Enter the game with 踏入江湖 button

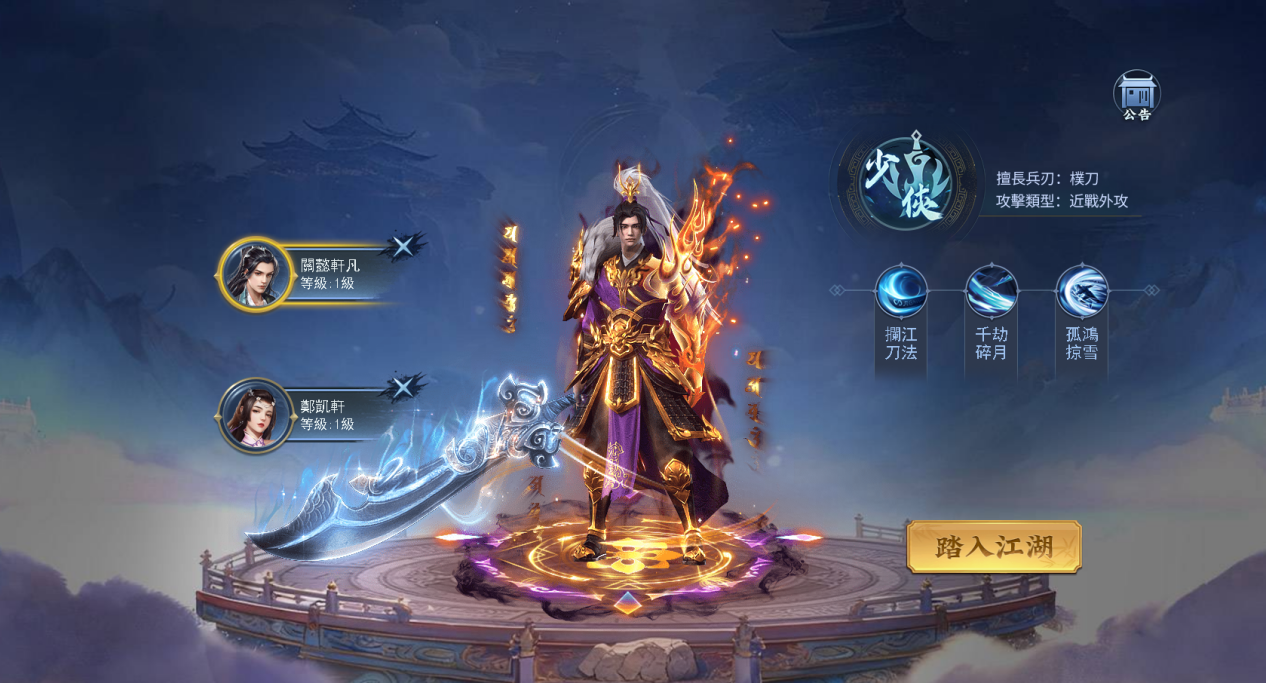(x=994, y=547)
